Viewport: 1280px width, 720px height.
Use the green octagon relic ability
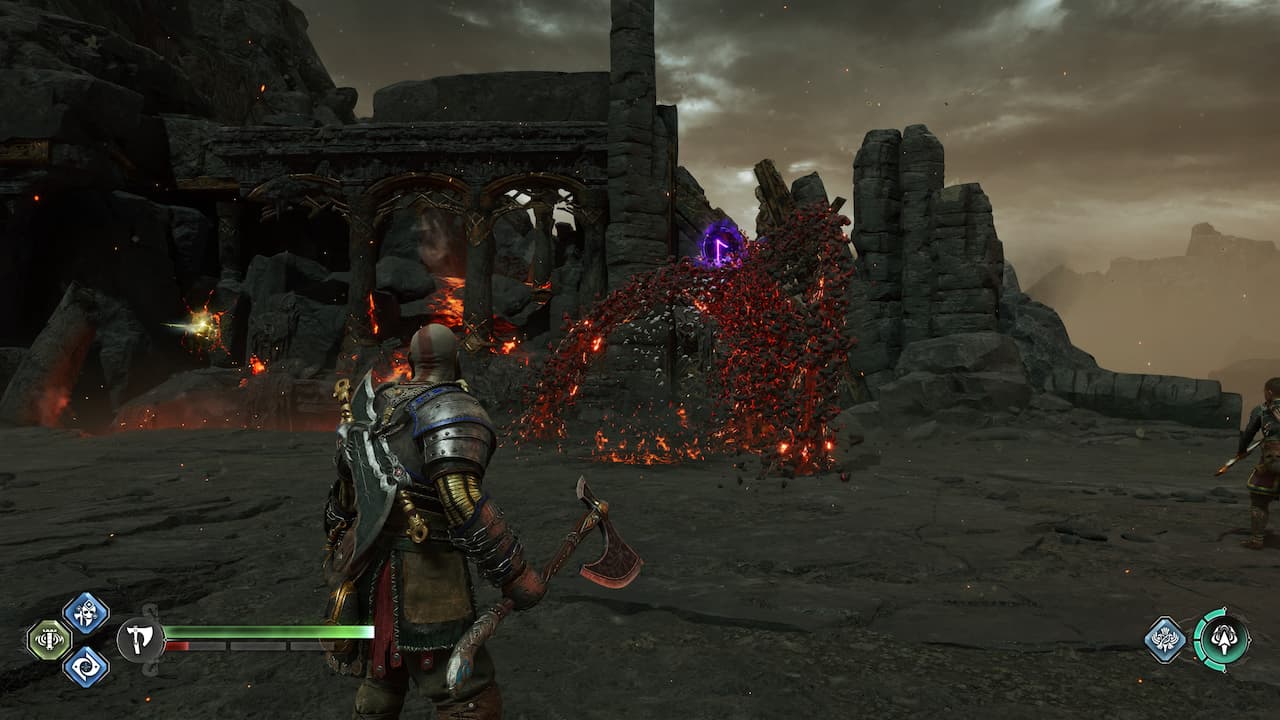(x=47, y=639)
